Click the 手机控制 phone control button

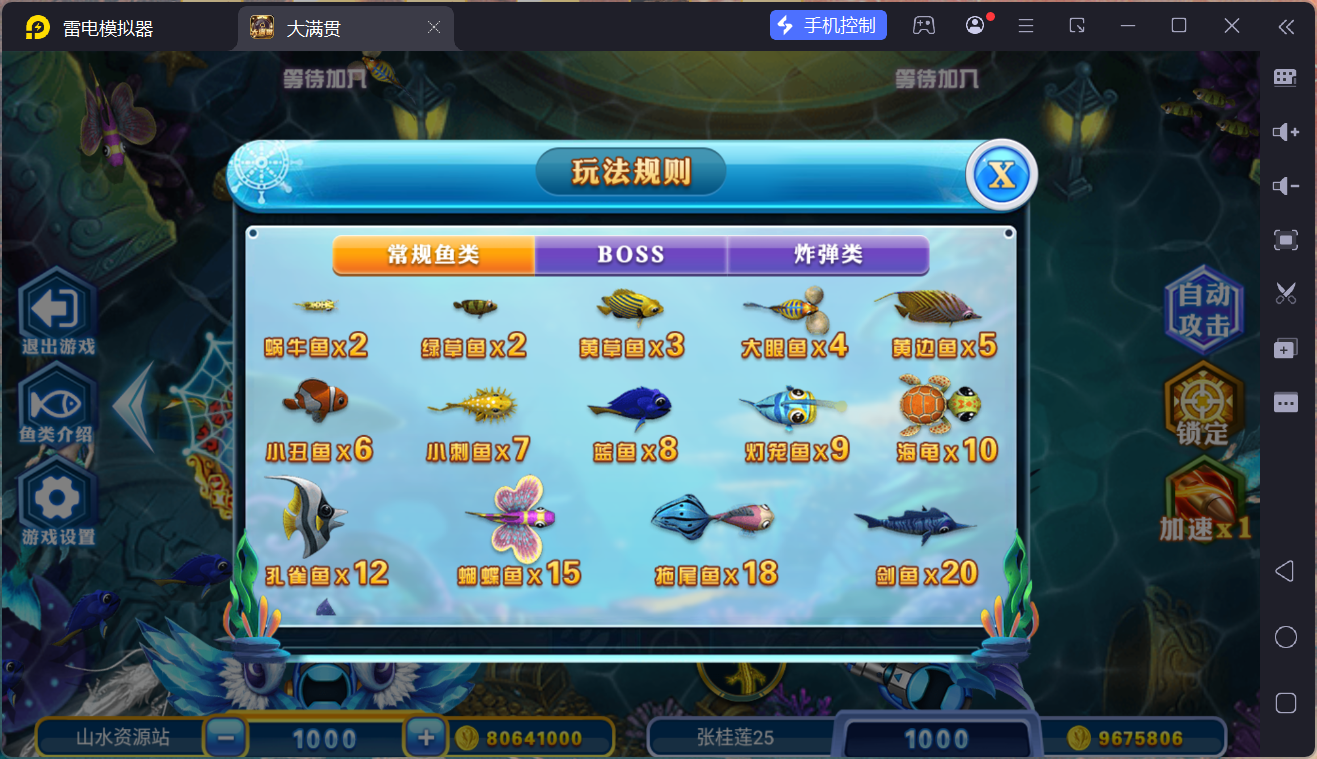(828, 24)
